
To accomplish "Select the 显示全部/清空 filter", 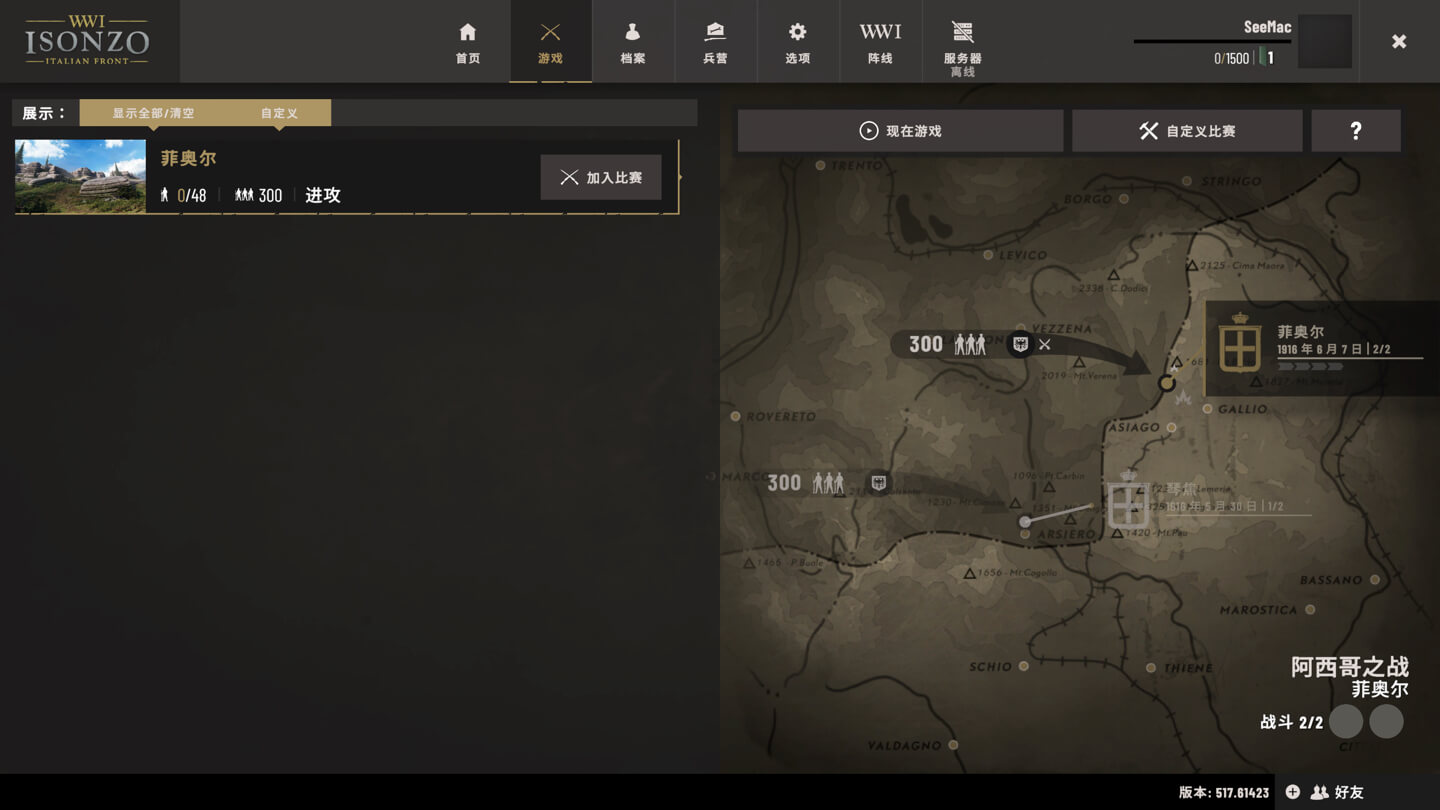I will pyautogui.click(x=153, y=113).
